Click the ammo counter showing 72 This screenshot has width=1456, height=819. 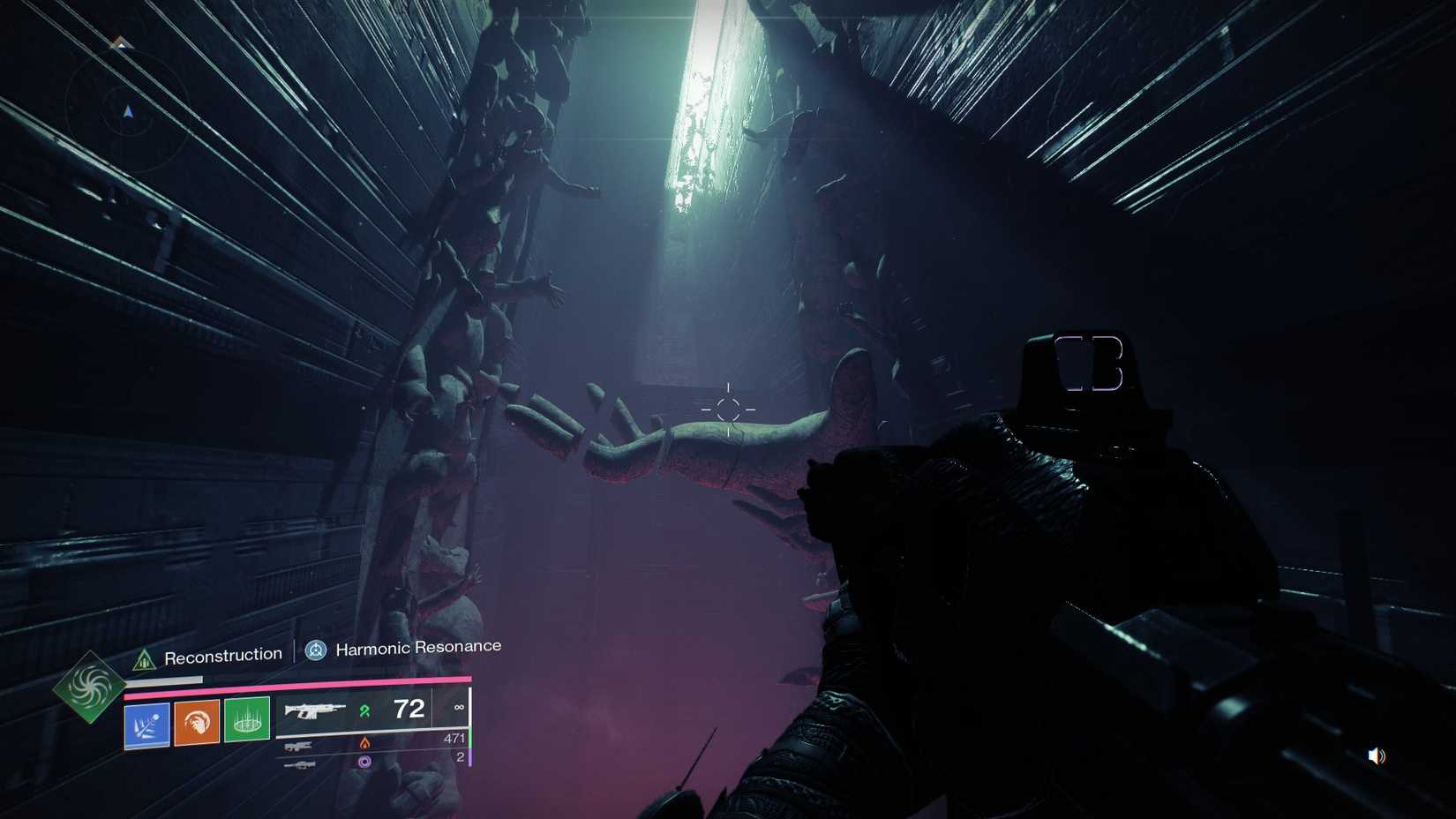tap(409, 710)
